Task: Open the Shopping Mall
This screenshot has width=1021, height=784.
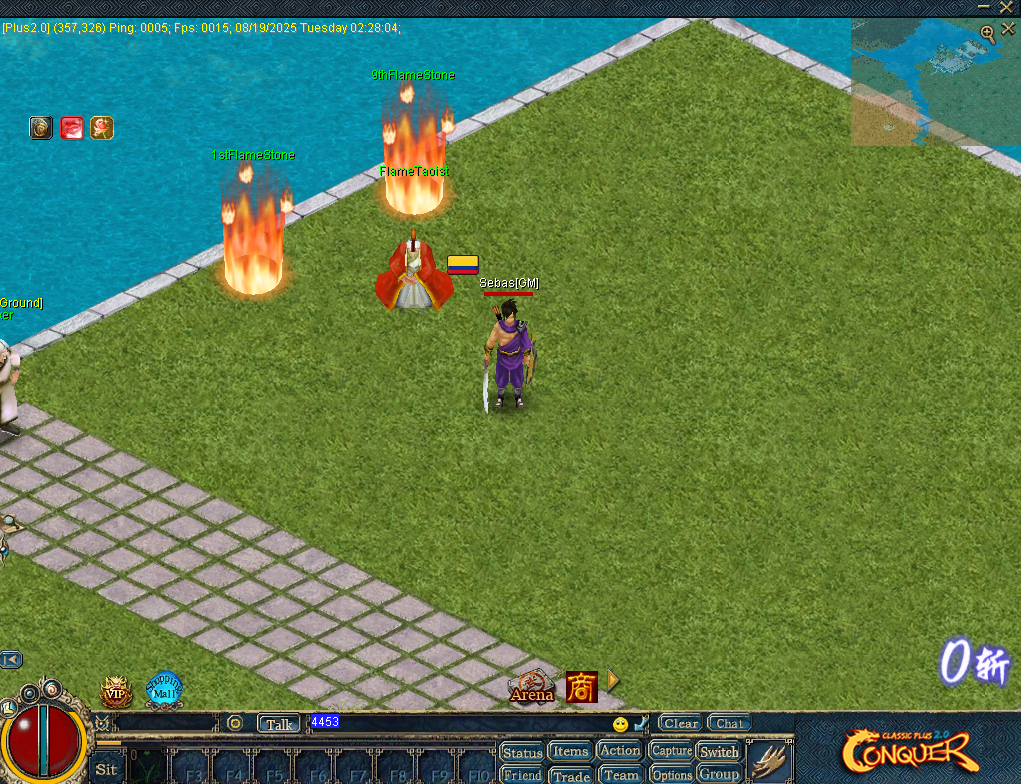Action: [164, 689]
